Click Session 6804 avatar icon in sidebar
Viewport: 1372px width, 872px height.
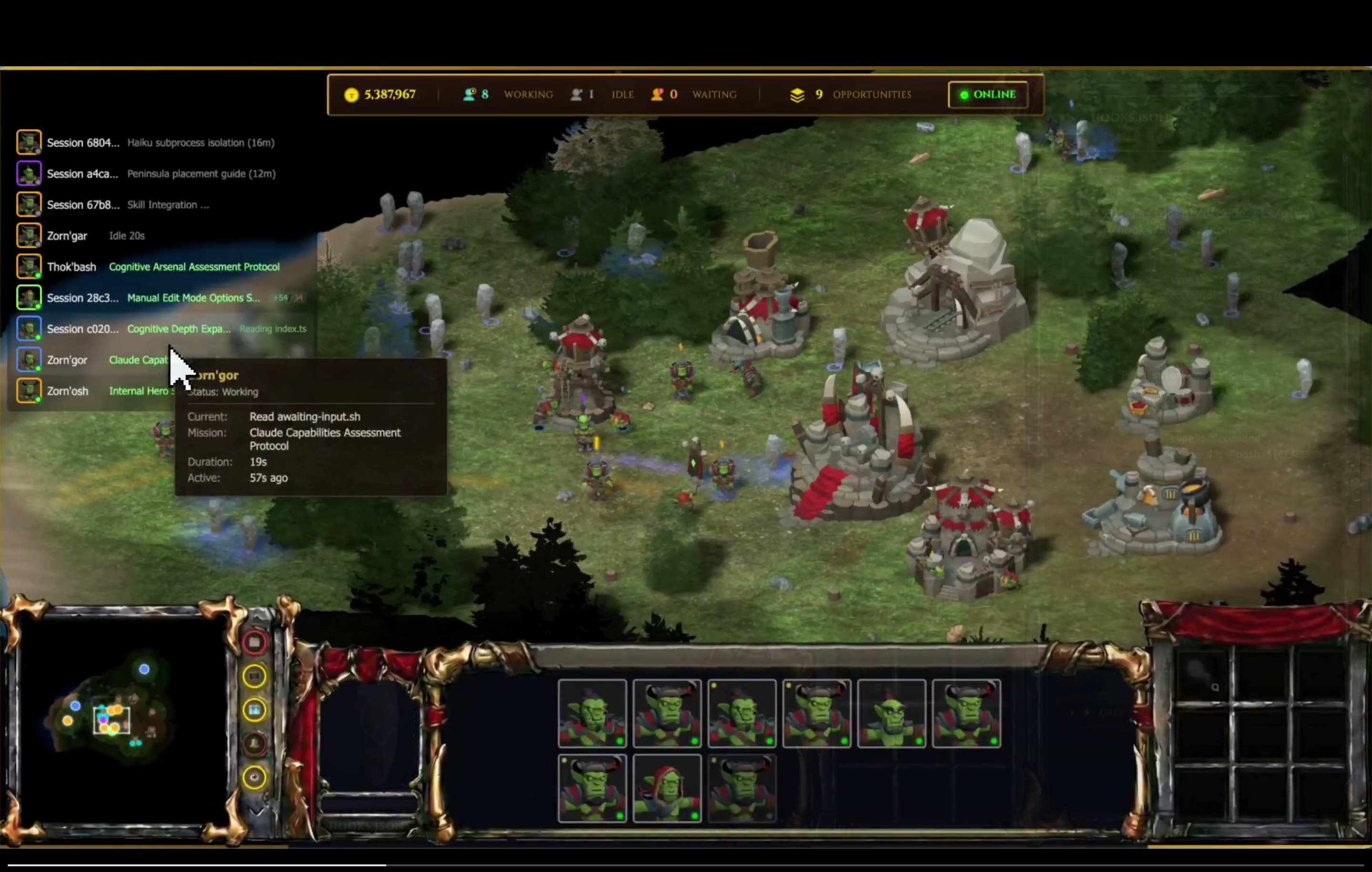pos(29,142)
